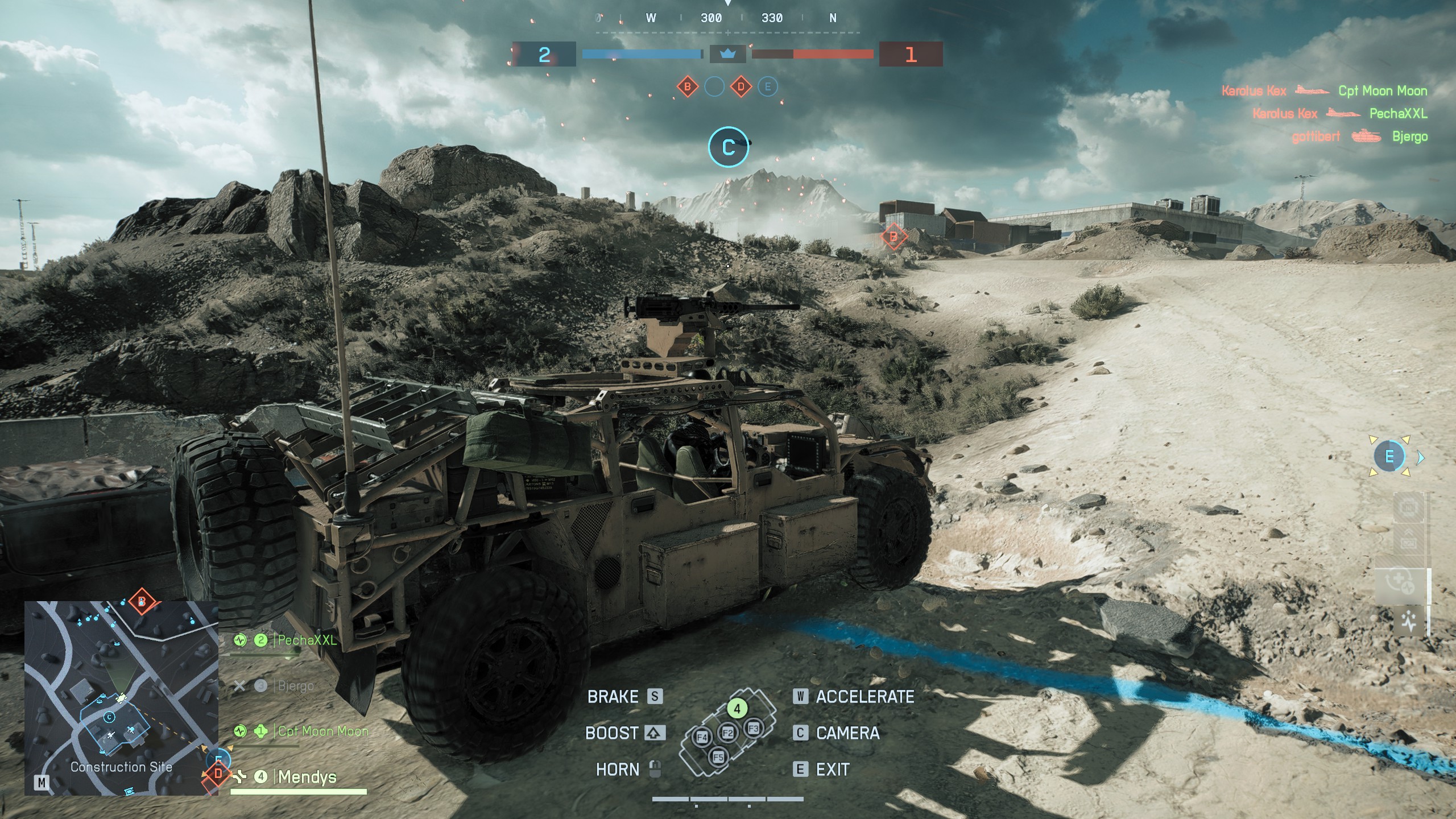Select the ammo crate with chevrons slot

pos(1409,543)
